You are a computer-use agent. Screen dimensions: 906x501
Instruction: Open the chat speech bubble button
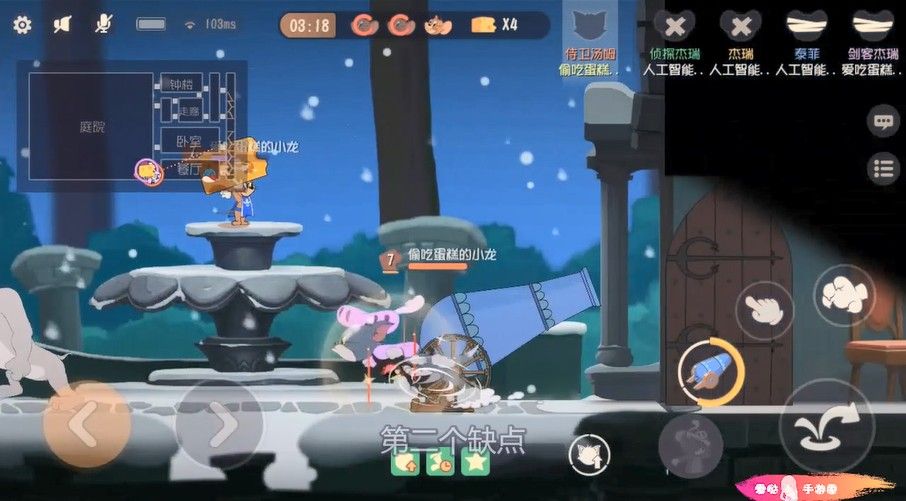point(882,122)
